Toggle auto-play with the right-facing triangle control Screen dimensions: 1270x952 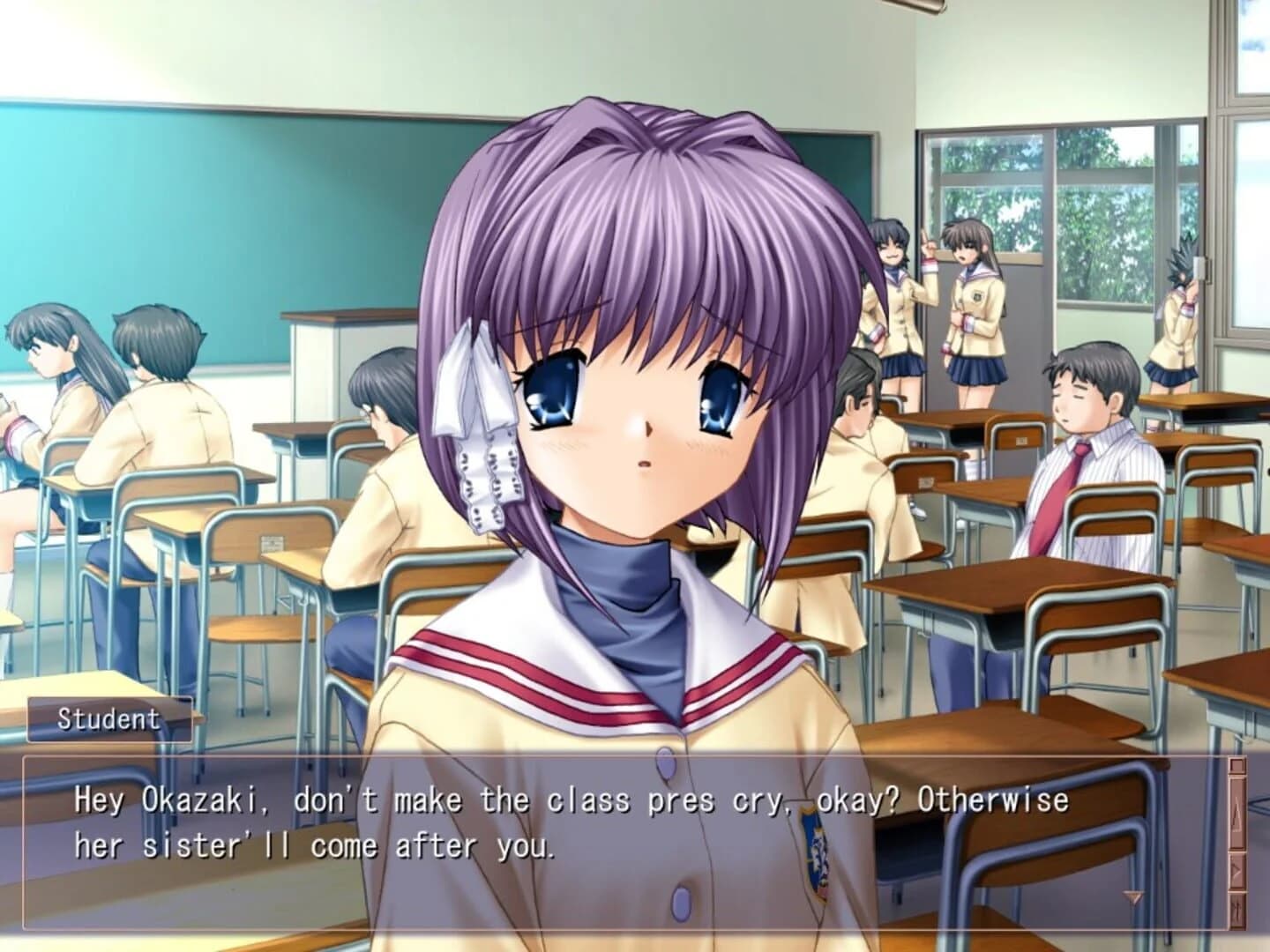point(1236,871)
